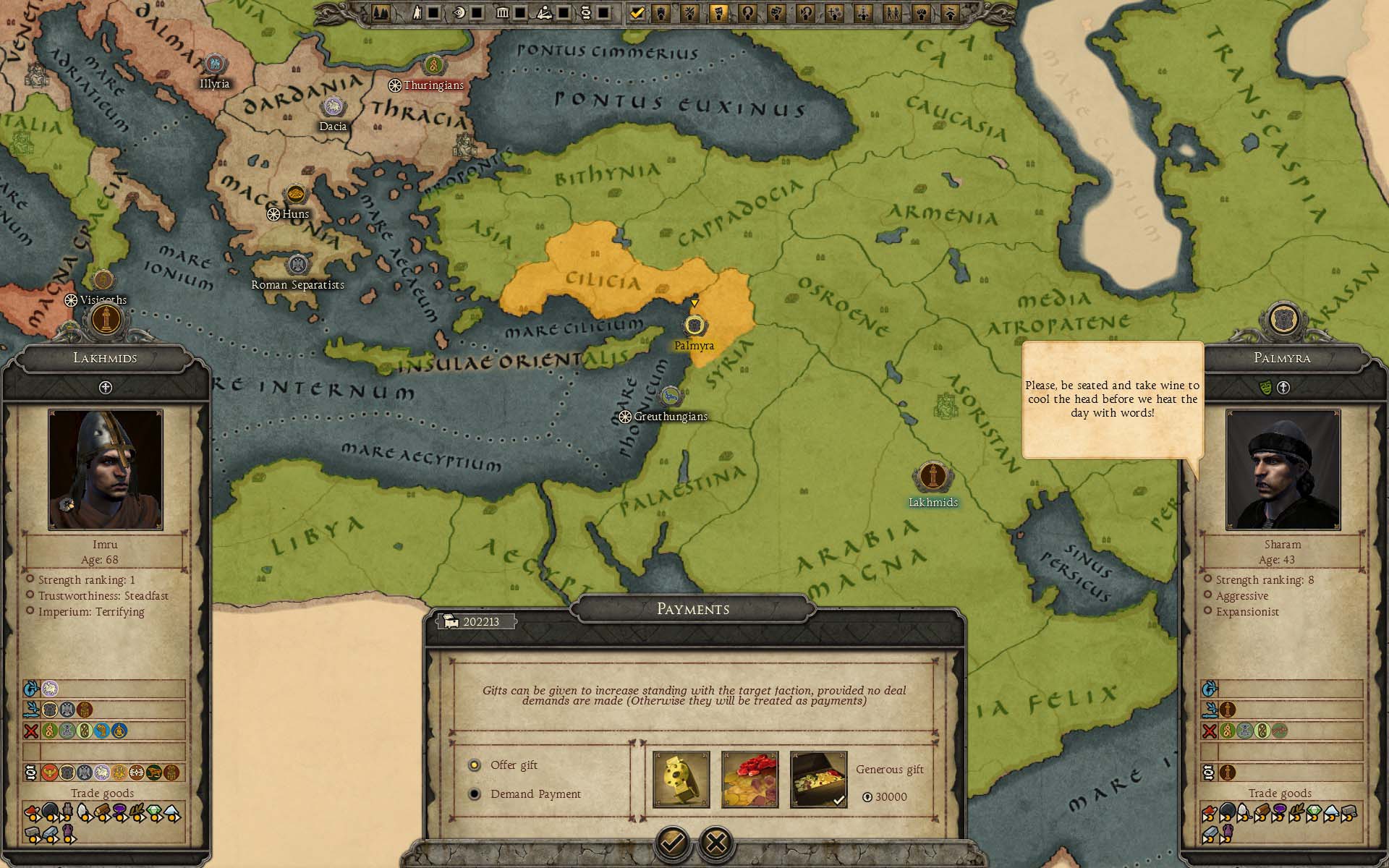
Task: Select the Lakhmids faction marker on map
Action: (x=933, y=477)
